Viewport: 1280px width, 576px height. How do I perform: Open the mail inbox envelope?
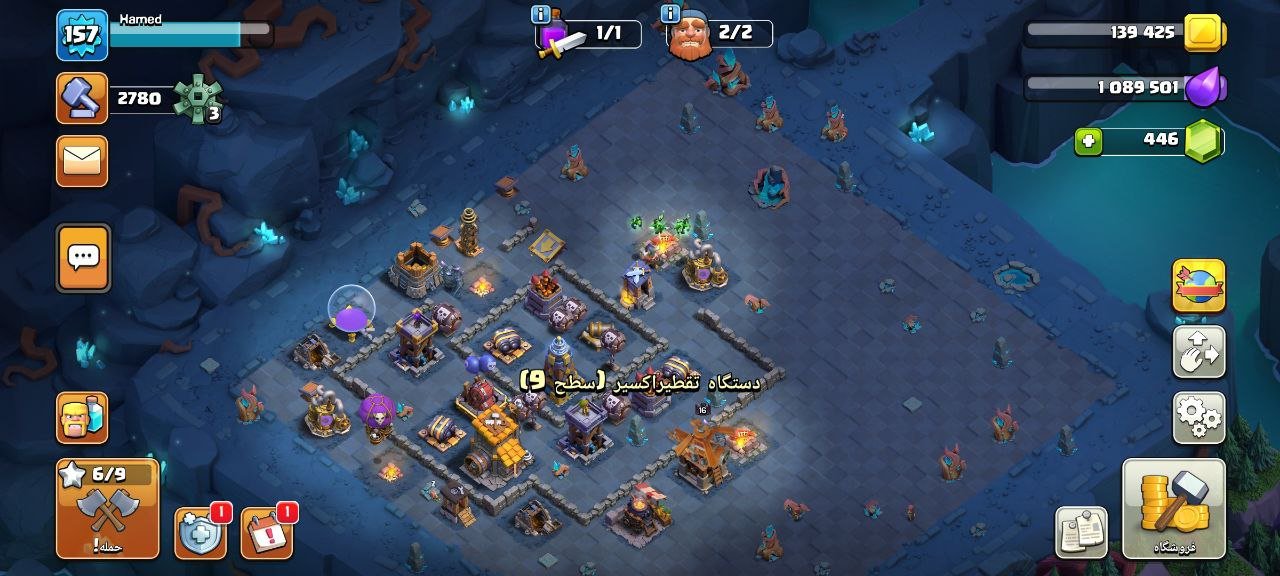click(82, 161)
